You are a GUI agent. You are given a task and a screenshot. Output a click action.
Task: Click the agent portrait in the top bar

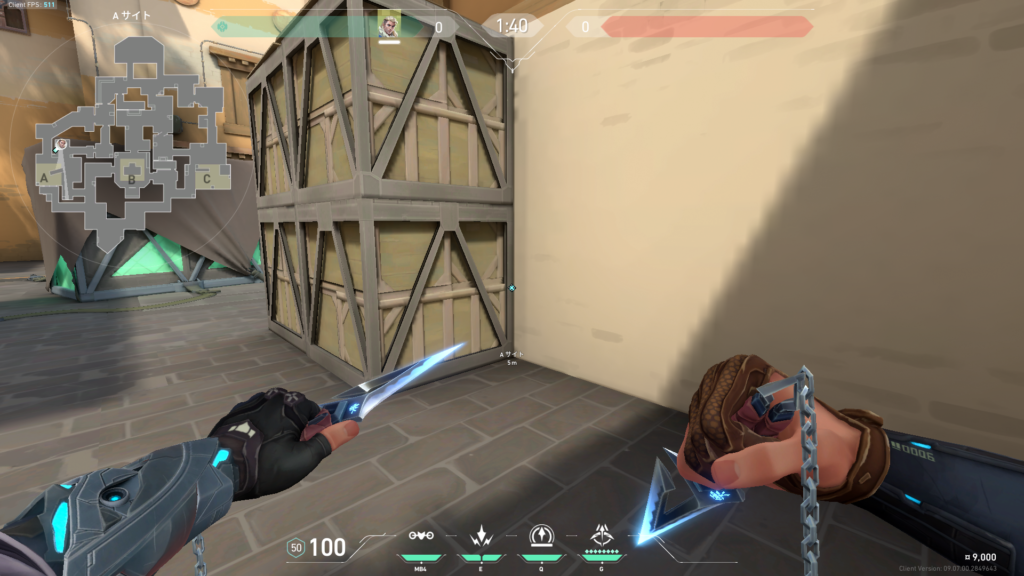coord(389,24)
